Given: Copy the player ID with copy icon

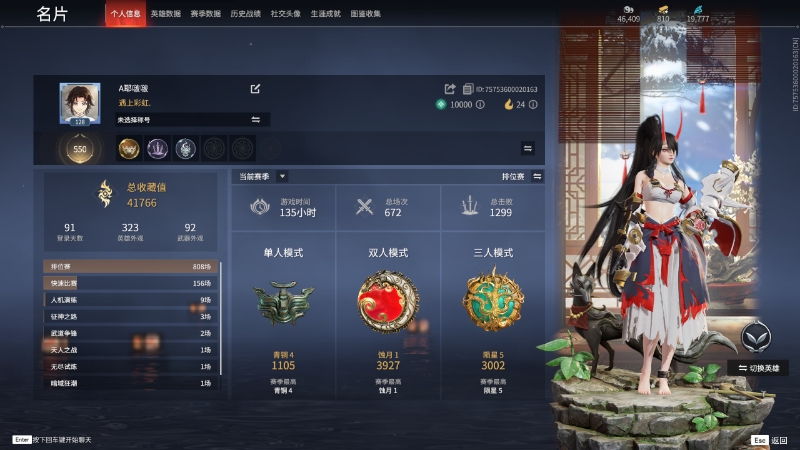Looking at the screenshot, I should (468, 89).
